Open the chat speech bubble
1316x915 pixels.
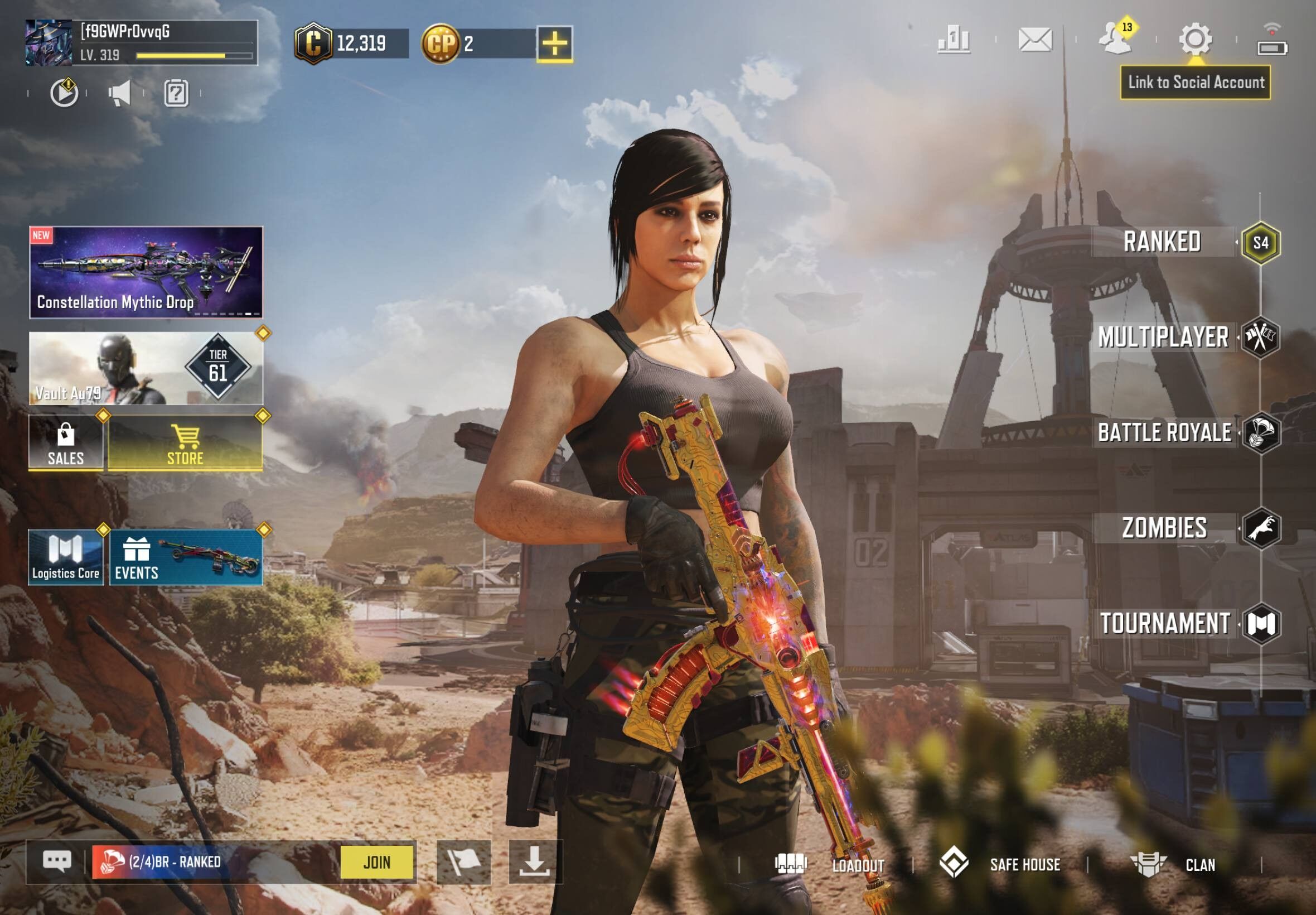point(57,861)
